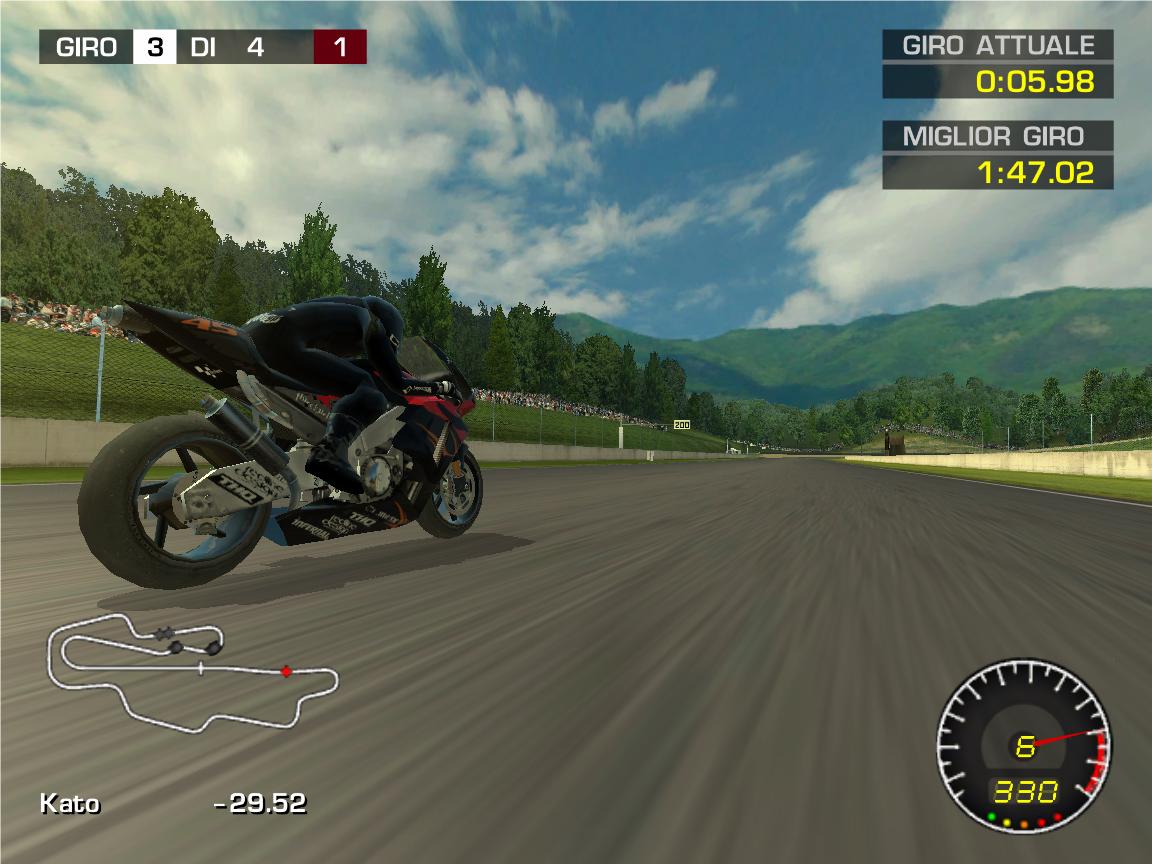Select the red rider marker on the minimap
Screen dimensions: 1152x864
click(x=286, y=671)
